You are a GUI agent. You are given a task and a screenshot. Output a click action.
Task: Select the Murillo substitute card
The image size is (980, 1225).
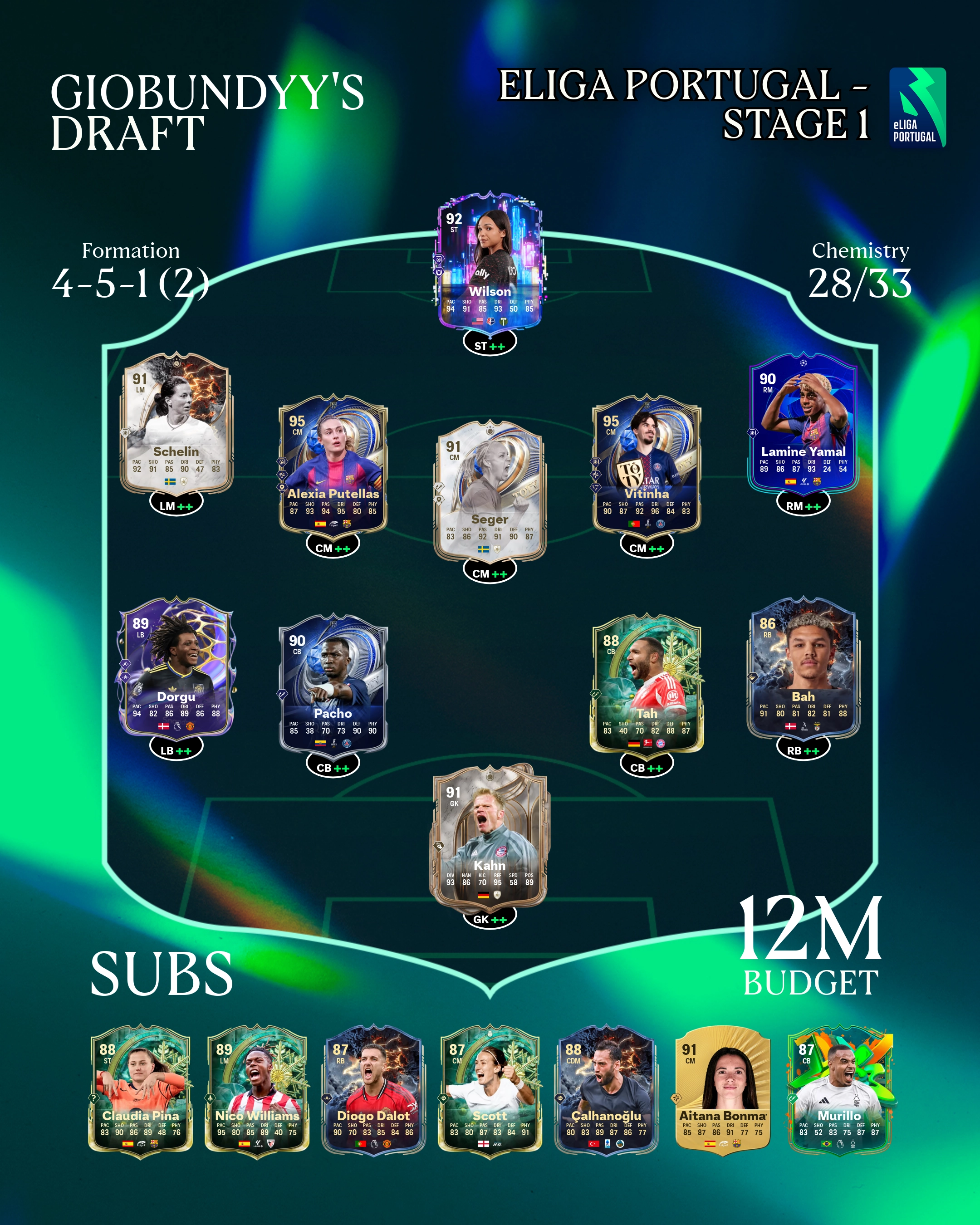pos(839,1090)
